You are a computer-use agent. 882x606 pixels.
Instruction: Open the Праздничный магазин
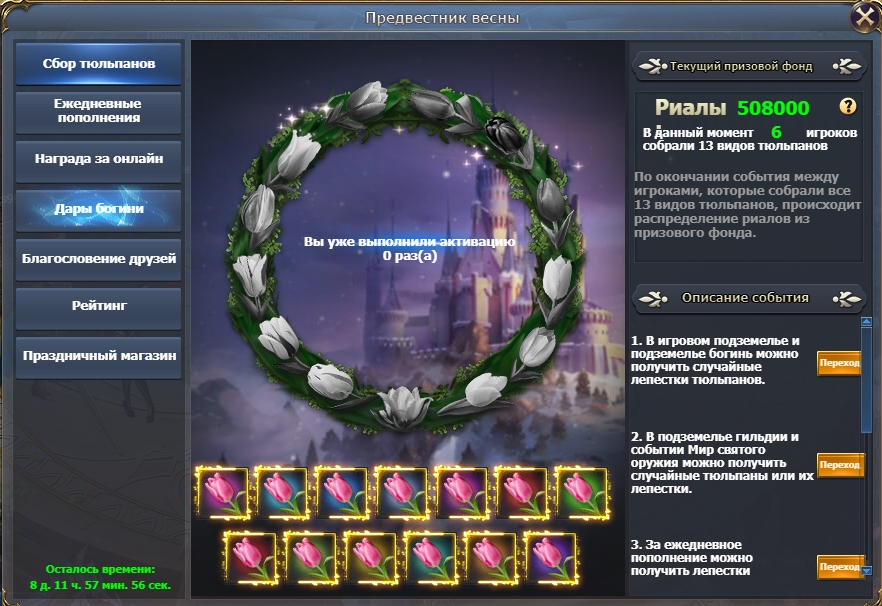pos(99,355)
